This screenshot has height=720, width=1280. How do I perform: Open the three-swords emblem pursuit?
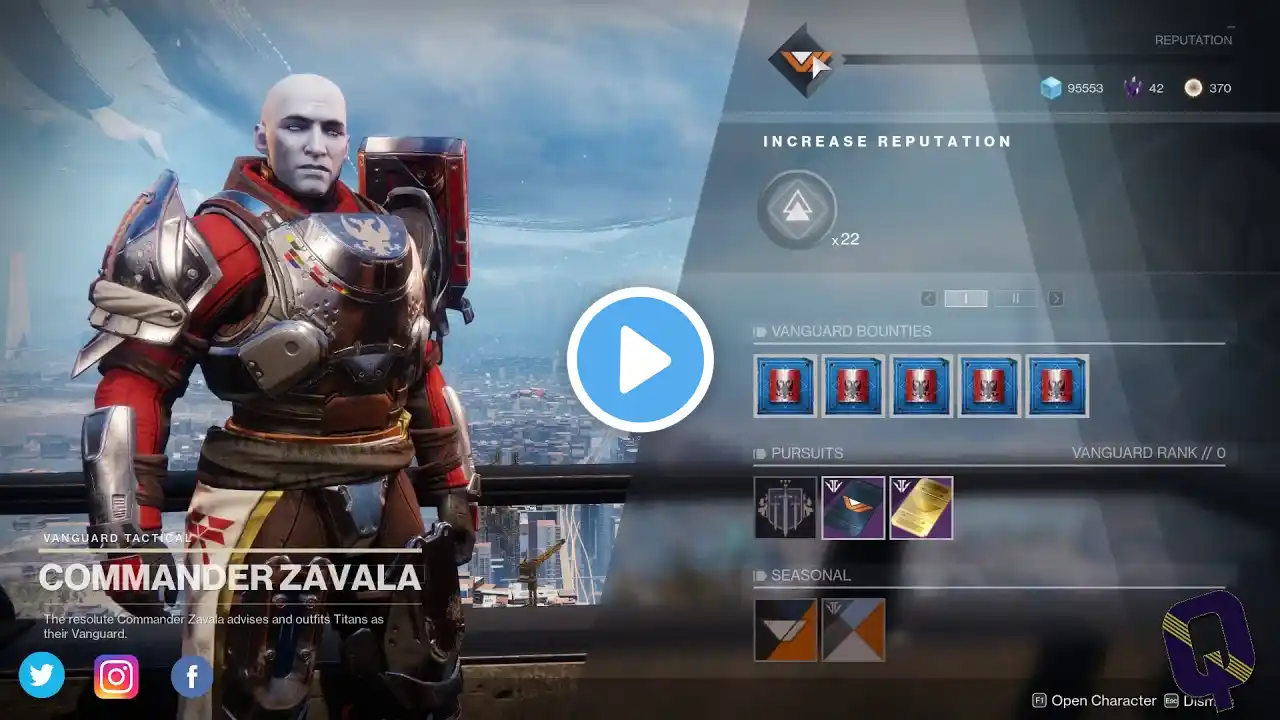pyautogui.click(x=785, y=508)
